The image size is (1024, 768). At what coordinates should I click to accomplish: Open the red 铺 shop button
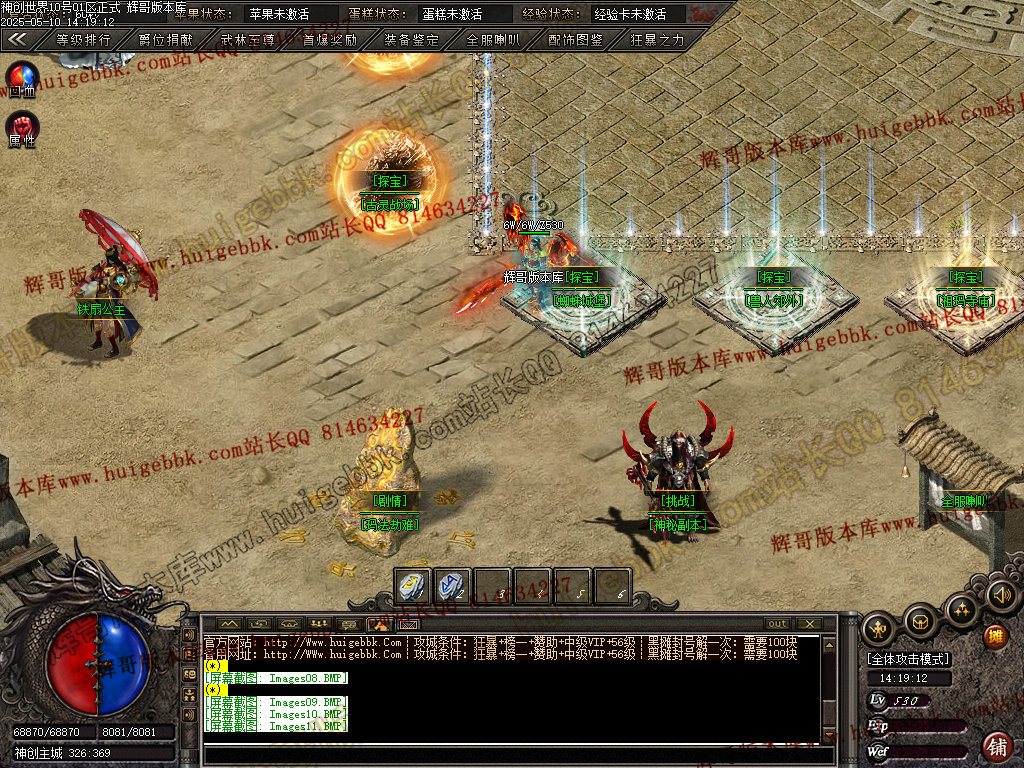tap(997, 745)
